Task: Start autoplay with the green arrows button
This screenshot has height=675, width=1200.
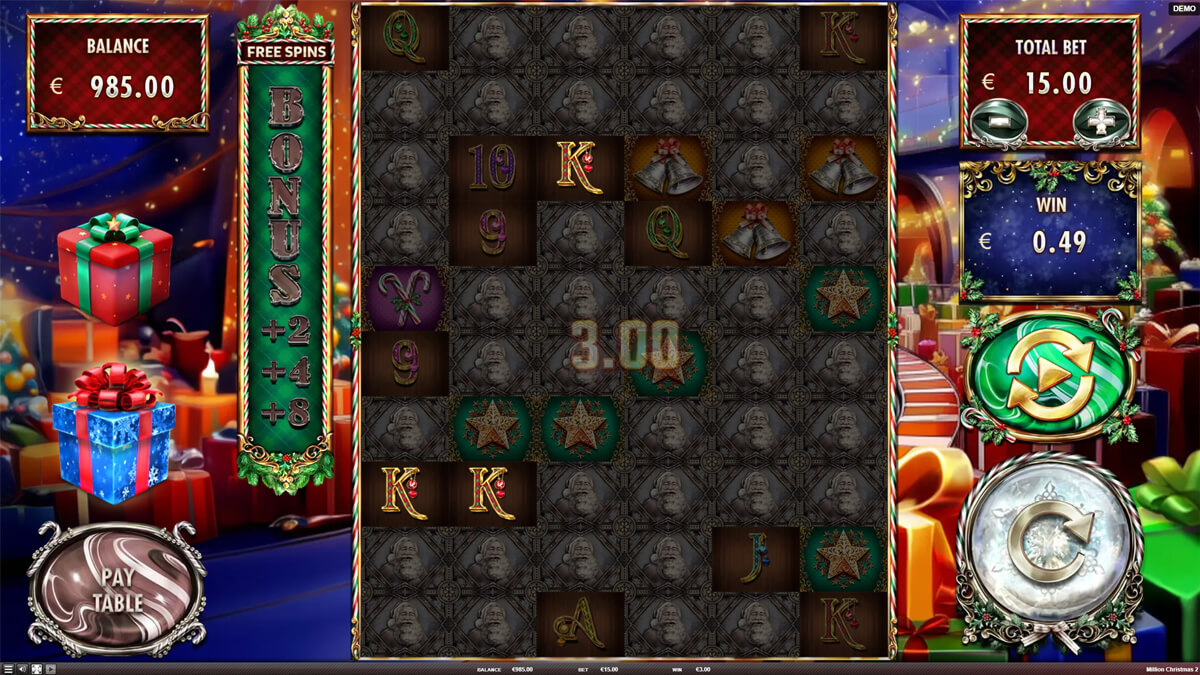Action: click(1051, 377)
